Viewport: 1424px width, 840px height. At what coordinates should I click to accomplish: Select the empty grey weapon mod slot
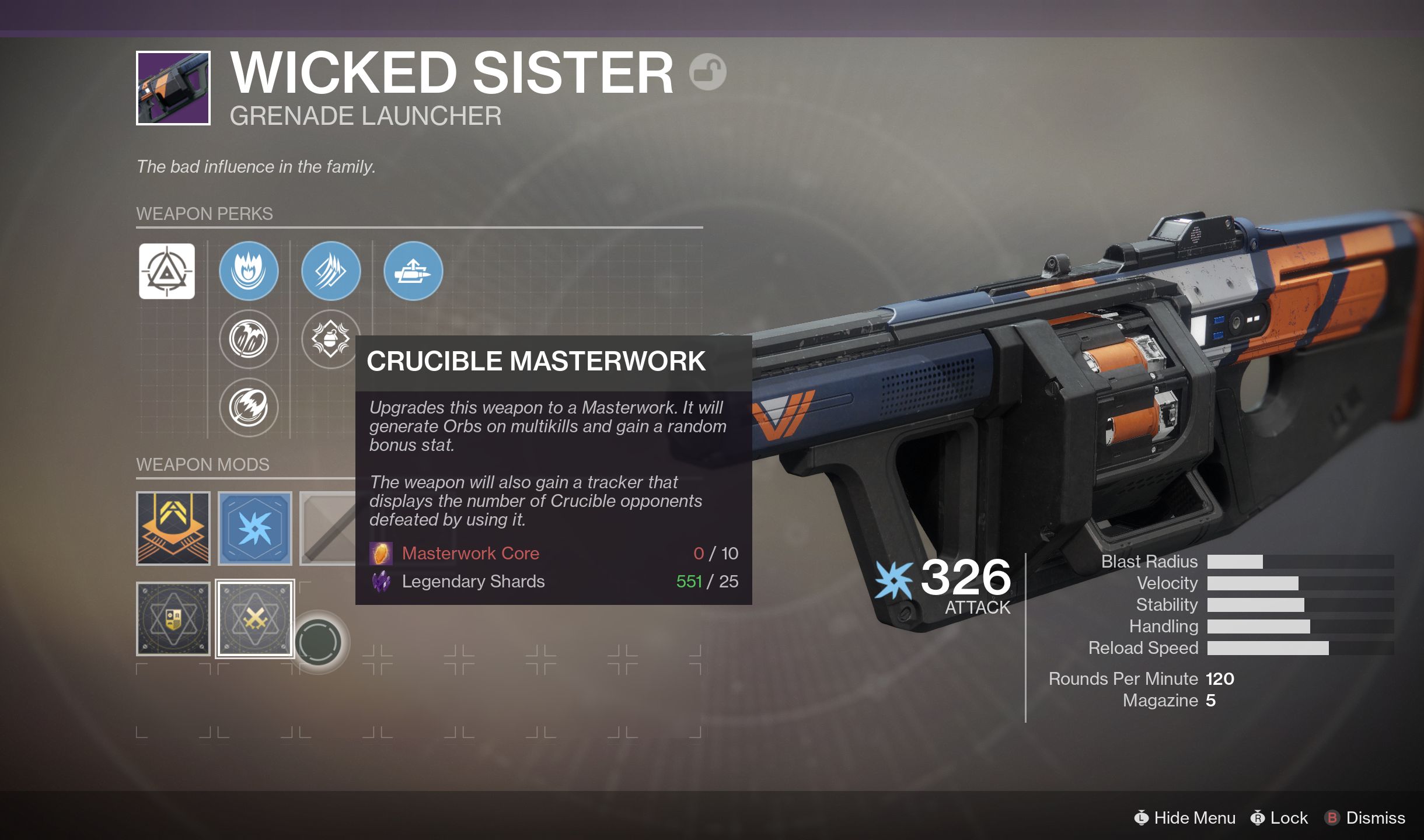(328, 528)
